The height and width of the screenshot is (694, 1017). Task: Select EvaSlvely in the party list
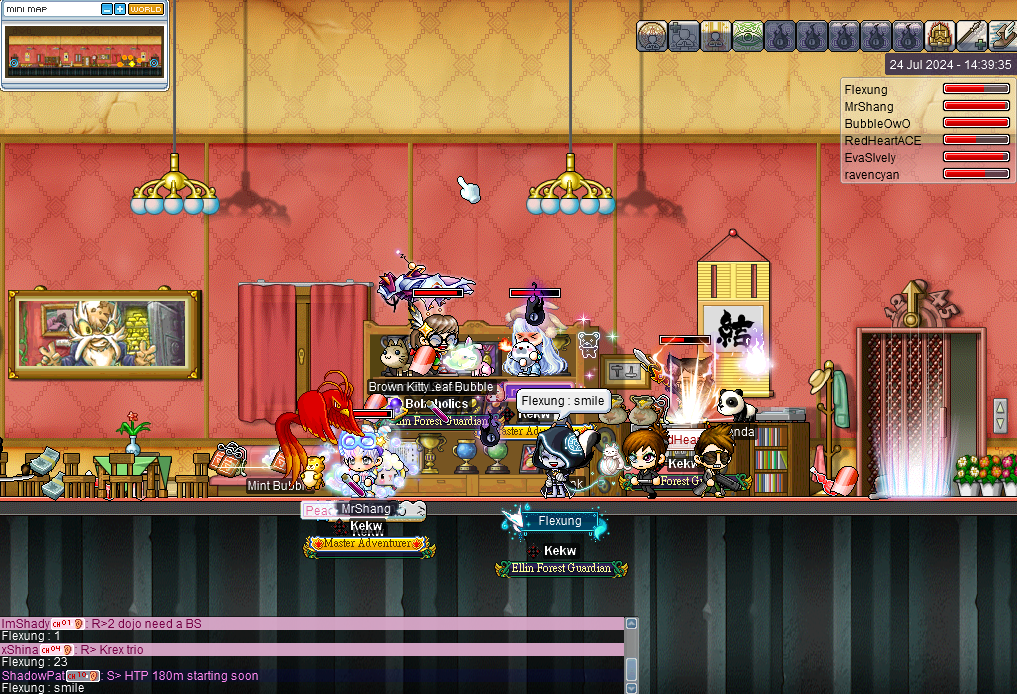(870, 158)
